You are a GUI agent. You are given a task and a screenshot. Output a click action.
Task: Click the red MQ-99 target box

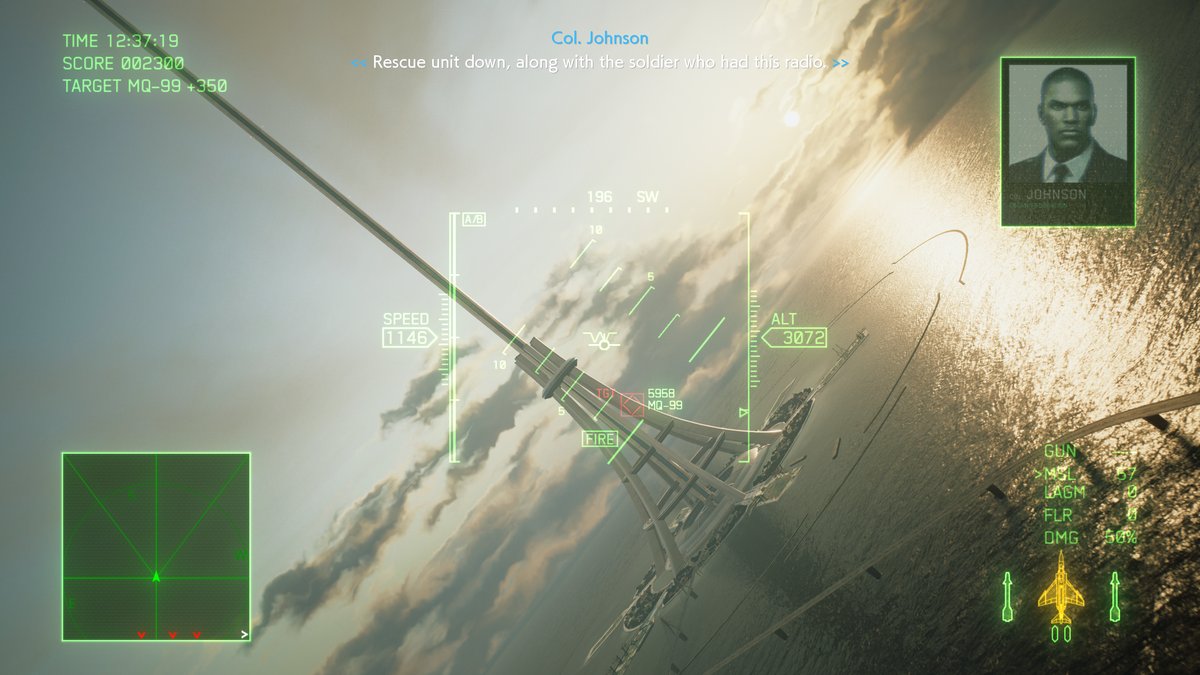pos(631,404)
